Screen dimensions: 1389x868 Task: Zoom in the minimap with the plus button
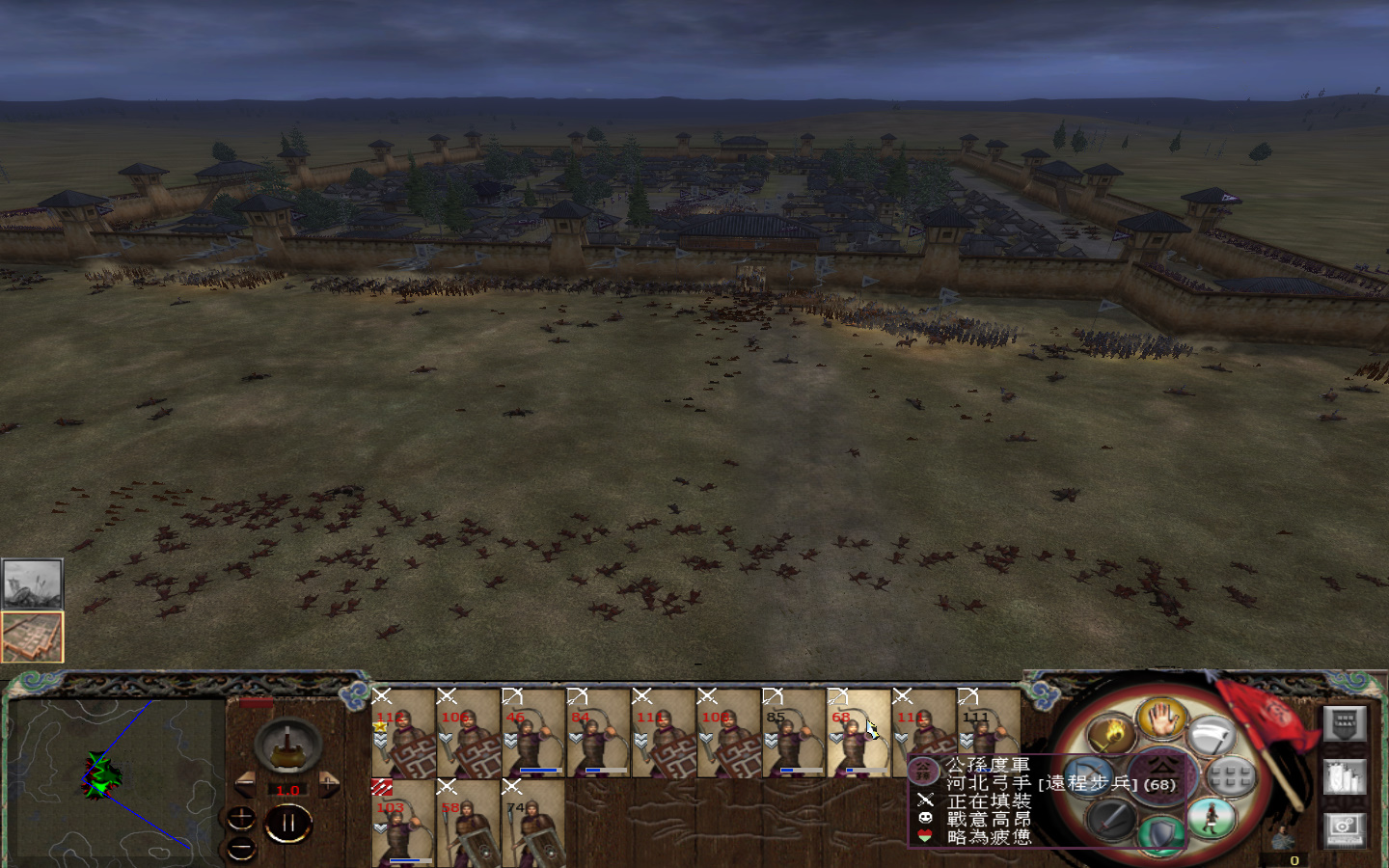point(241,817)
